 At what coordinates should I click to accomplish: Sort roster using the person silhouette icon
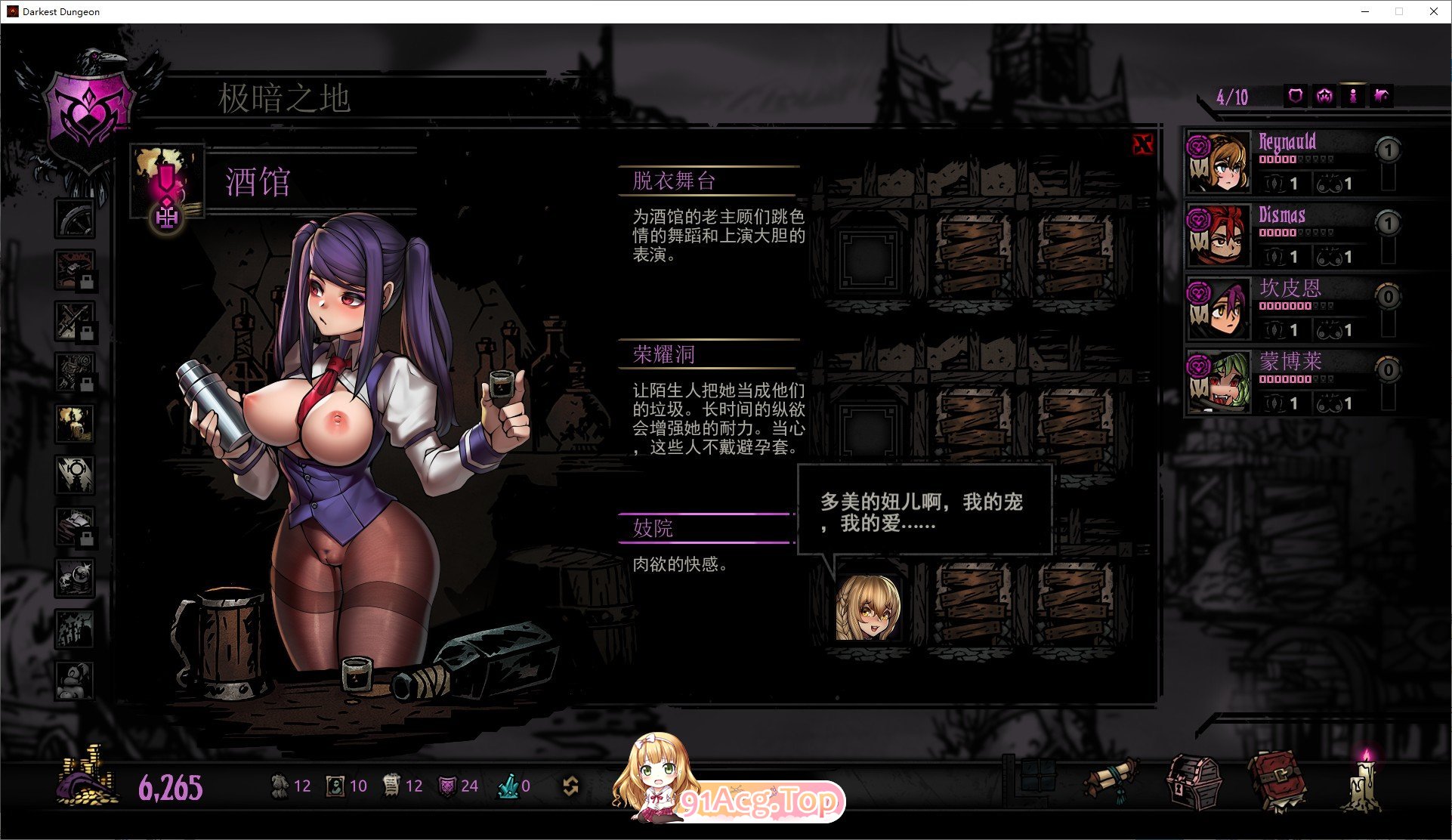click(1353, 97)
